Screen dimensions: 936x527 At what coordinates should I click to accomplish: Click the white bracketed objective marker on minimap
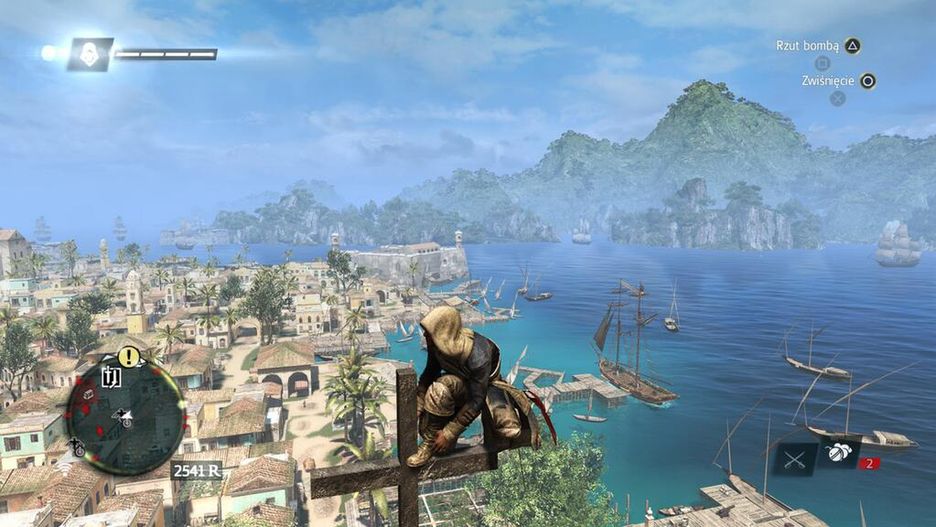click(111, 377)
